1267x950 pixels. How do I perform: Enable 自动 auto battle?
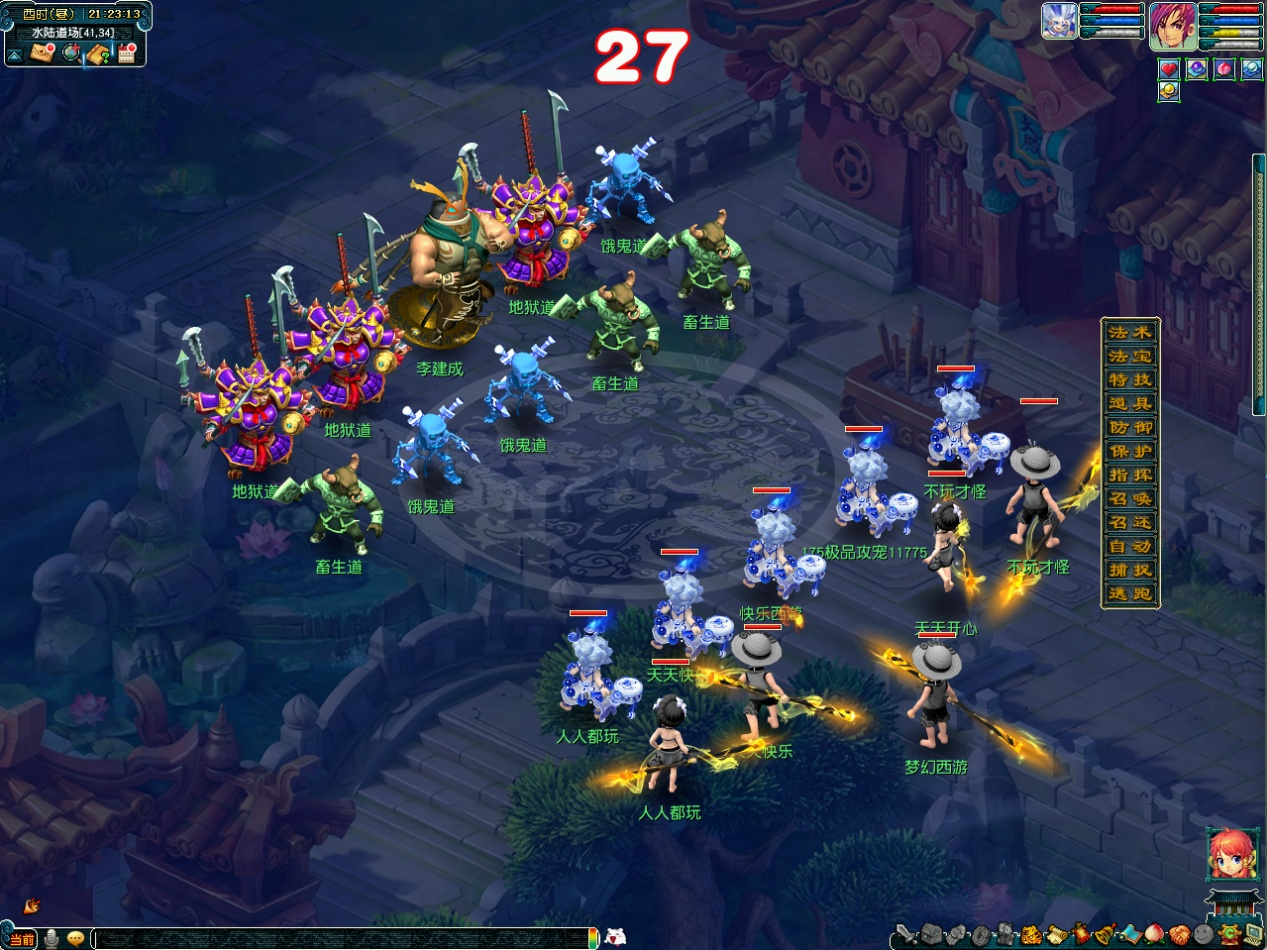pyautogui.click(x=1130, y=547)
